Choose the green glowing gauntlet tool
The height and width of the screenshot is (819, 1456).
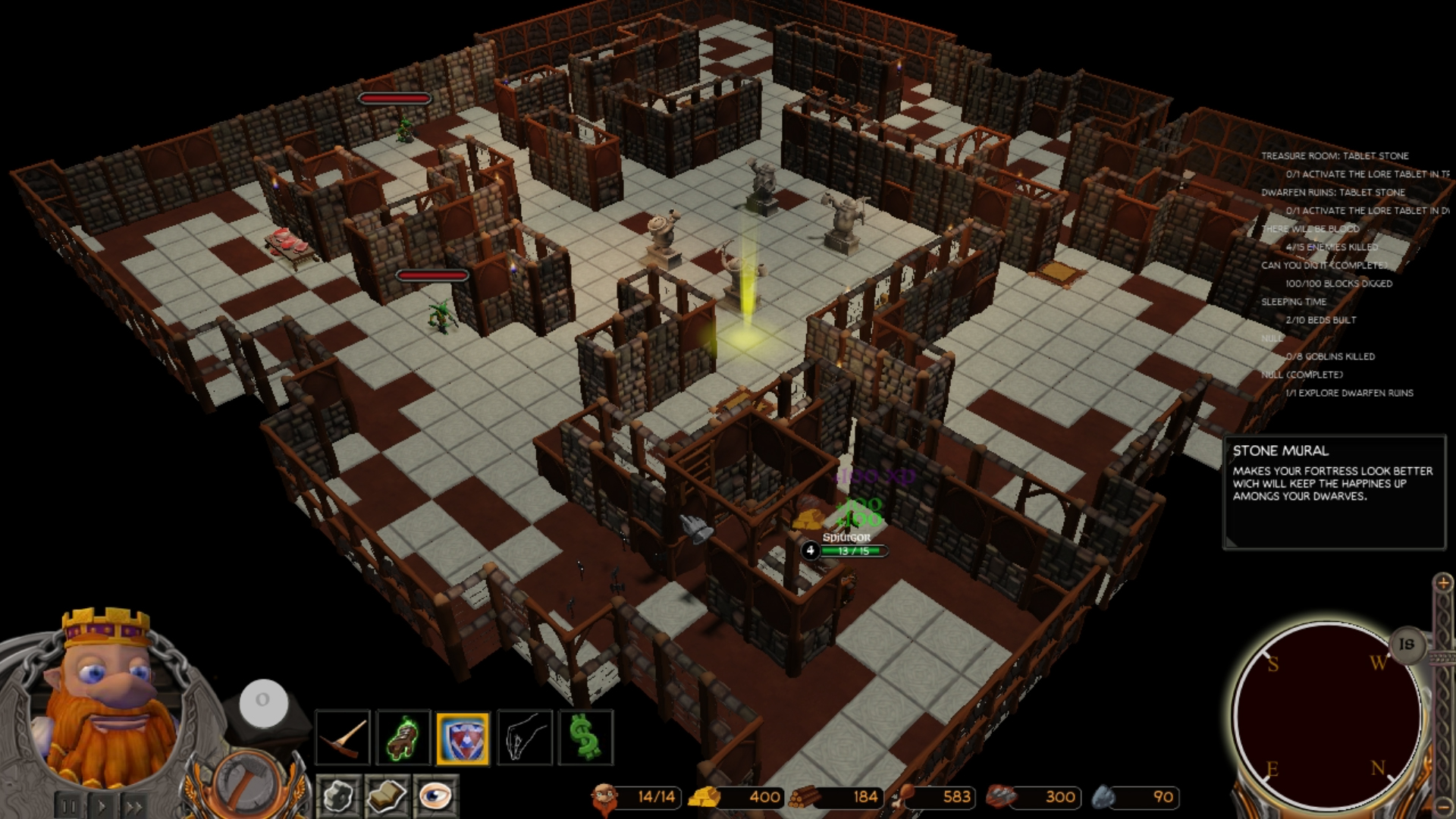(x=403, y=736)
